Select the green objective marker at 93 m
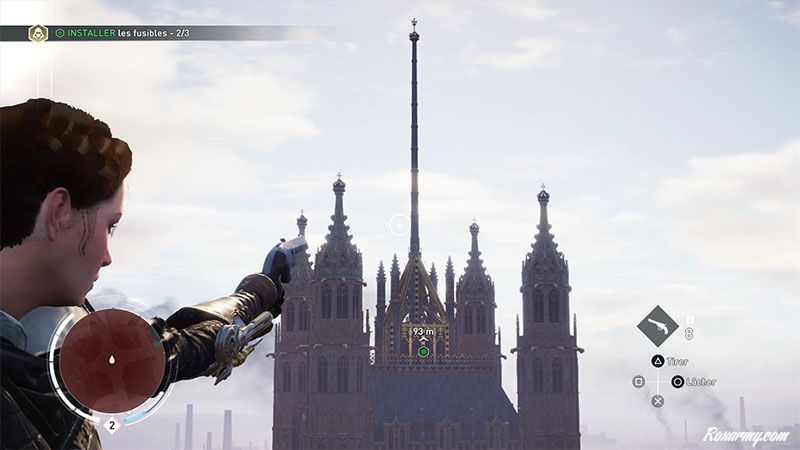Image resolution: width=800 pixels, height=450 pixels. tap(424, 351)
